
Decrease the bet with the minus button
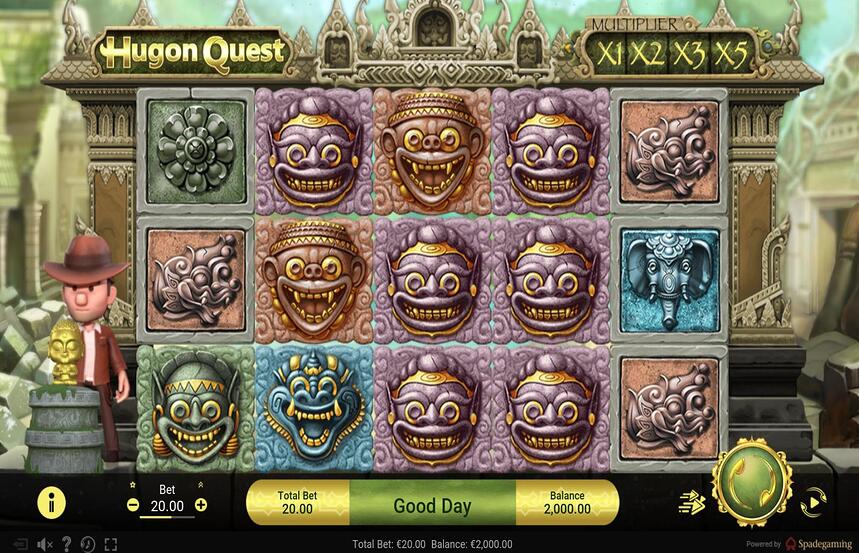click(x=134, y=505)
